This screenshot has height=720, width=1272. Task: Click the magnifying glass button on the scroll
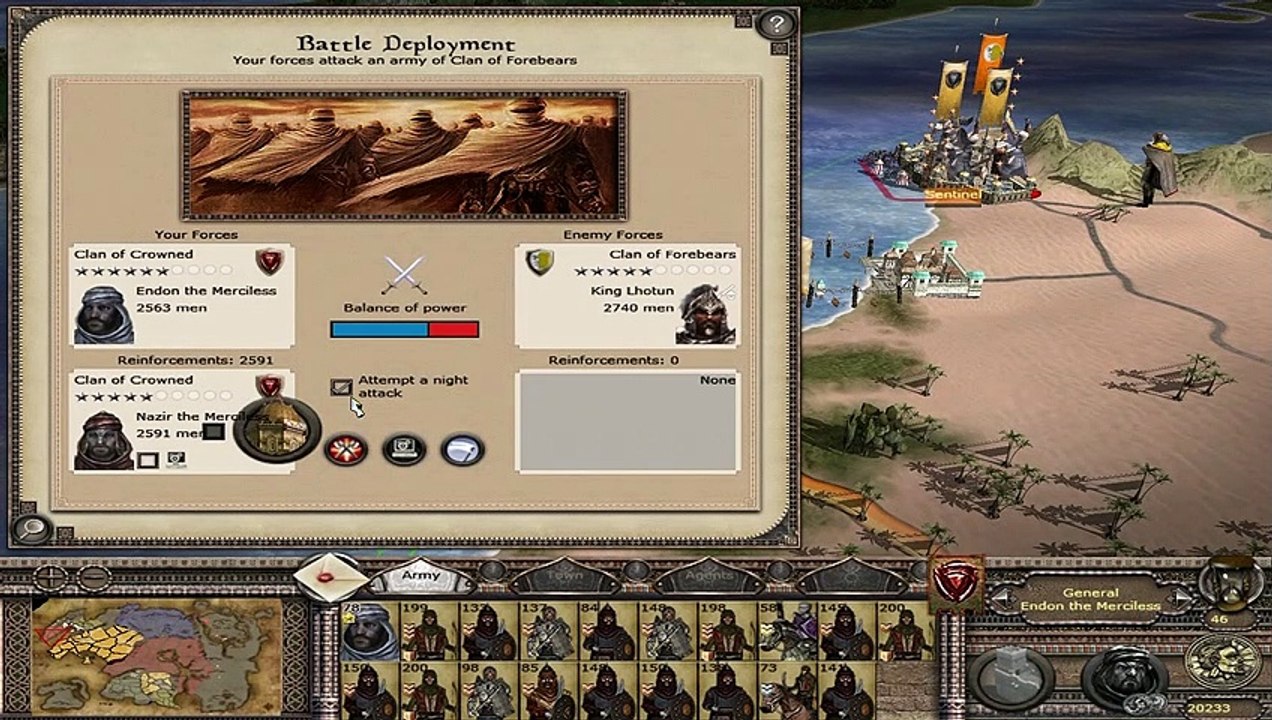coord(30,529)
